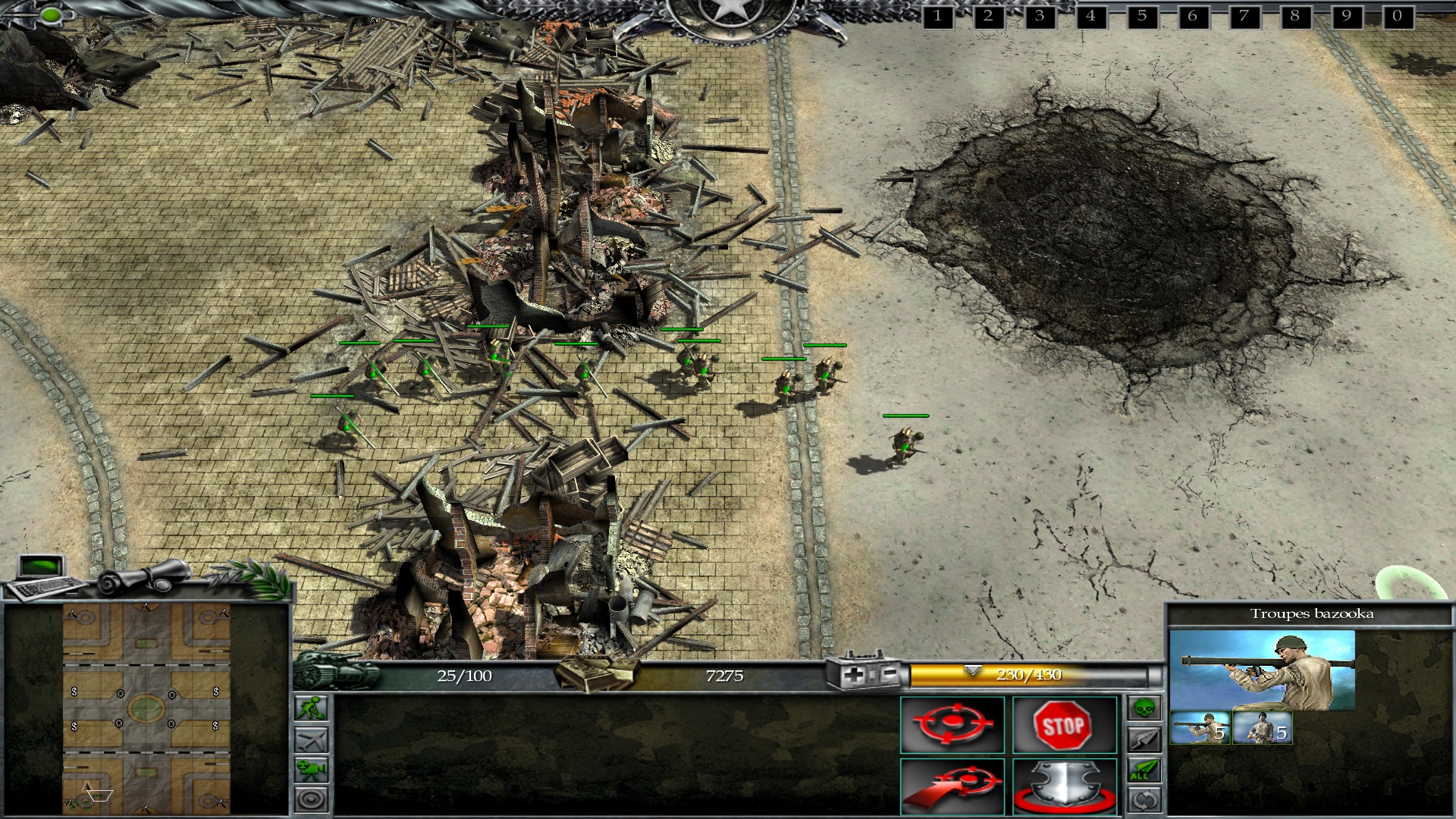Image resolution: width=1456 pixels, height=819 pixels.
Task: Select control group number 5
Action: 1141,16
